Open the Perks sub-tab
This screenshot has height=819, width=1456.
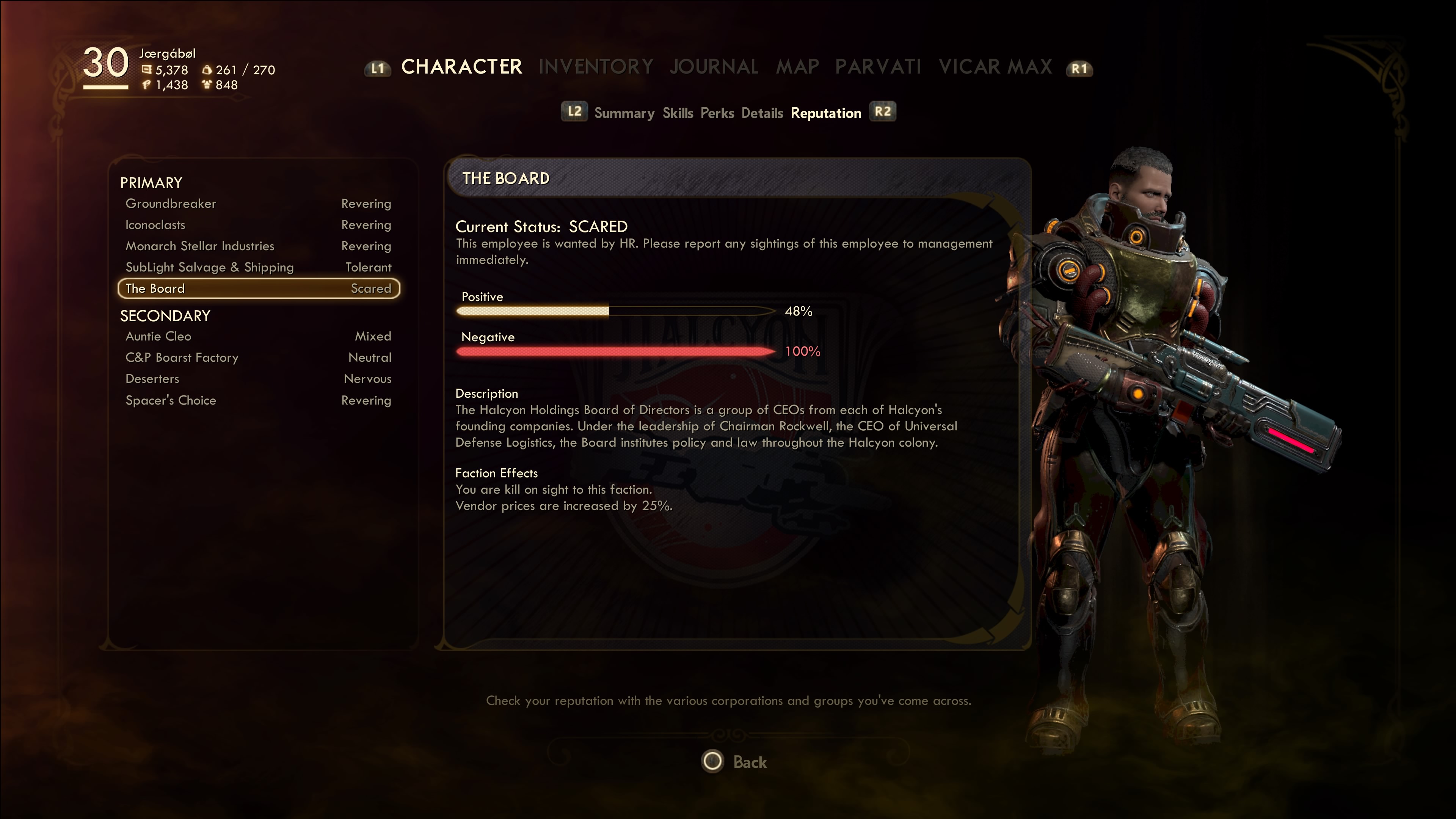(717, 113)
